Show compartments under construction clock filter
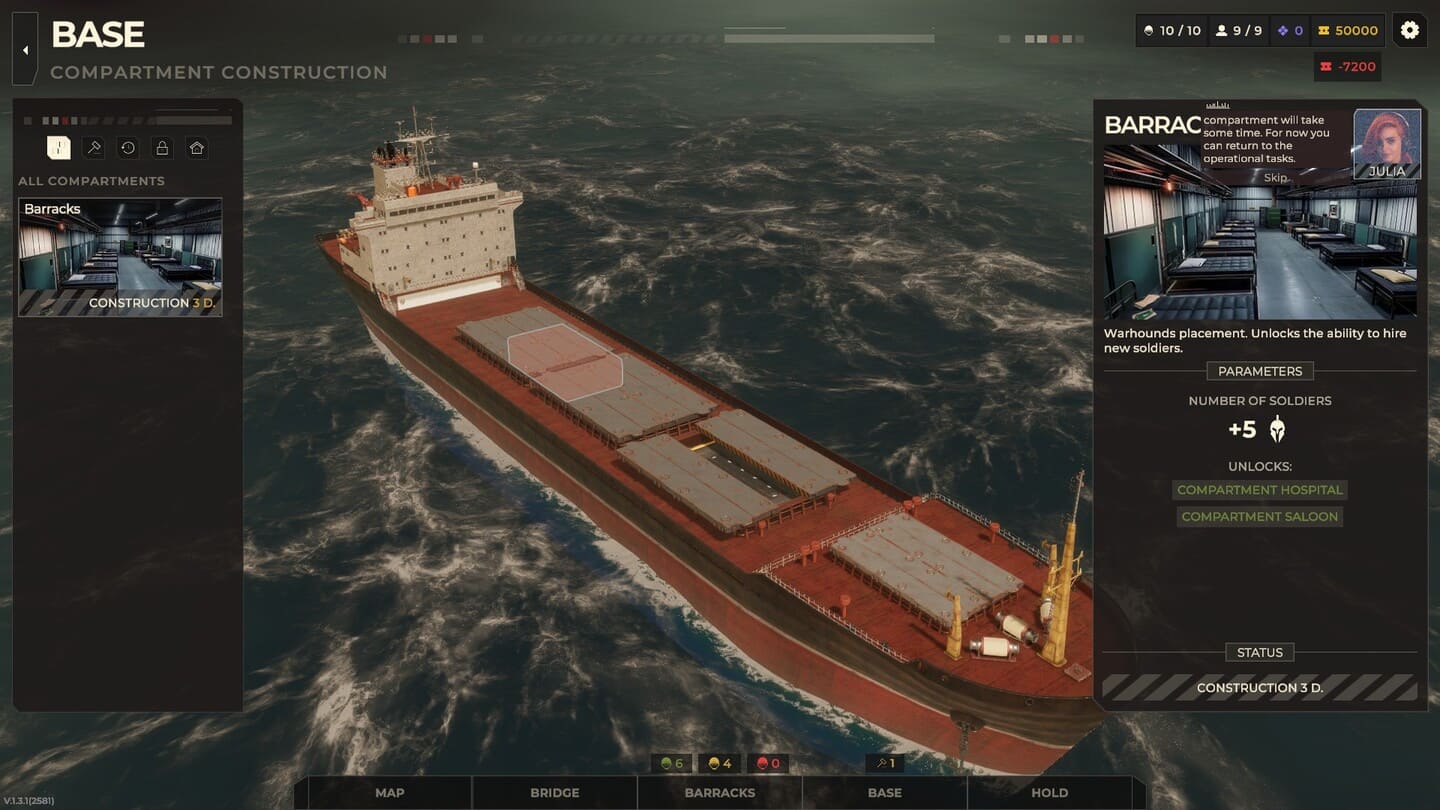This screenshot has height=810, width=1440. click(x=128, y=148)
